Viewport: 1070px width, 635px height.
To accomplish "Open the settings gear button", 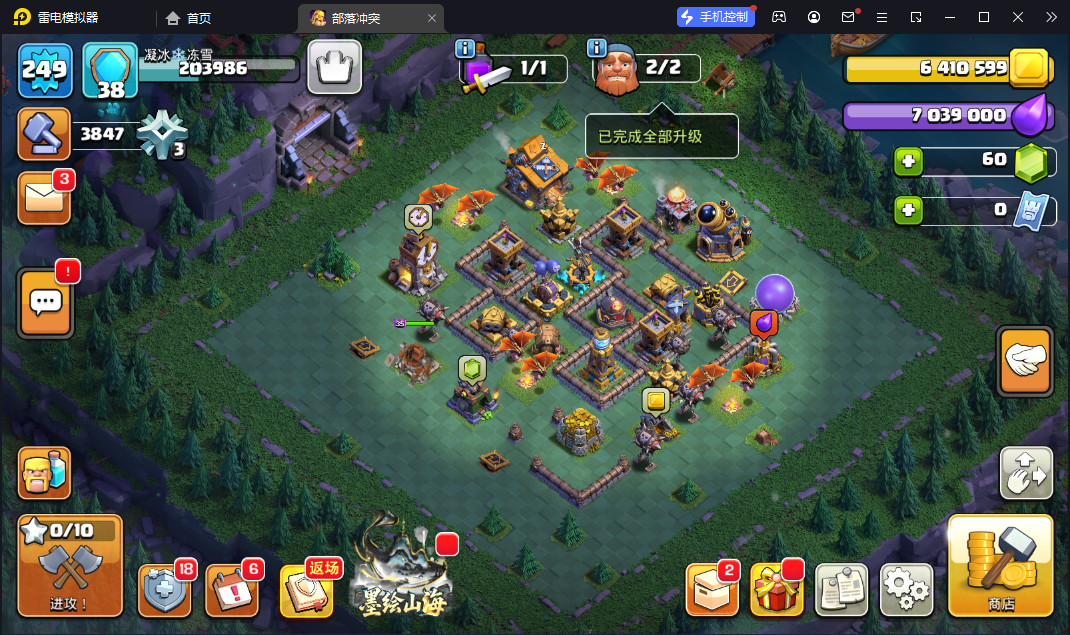I will pyautogui.click(x=906, y=590).
